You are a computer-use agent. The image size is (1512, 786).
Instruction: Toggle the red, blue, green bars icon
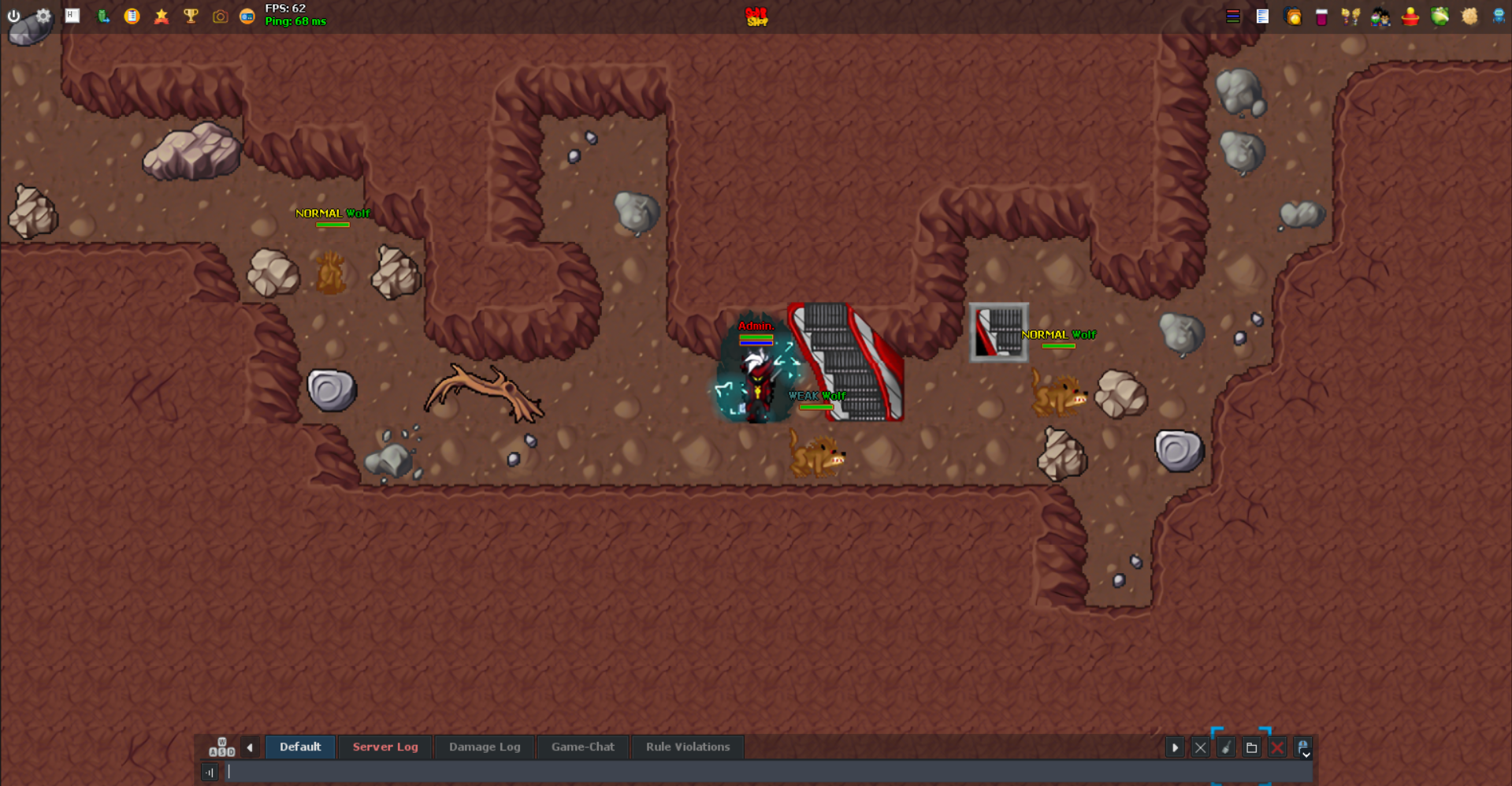coord(1233,17)
